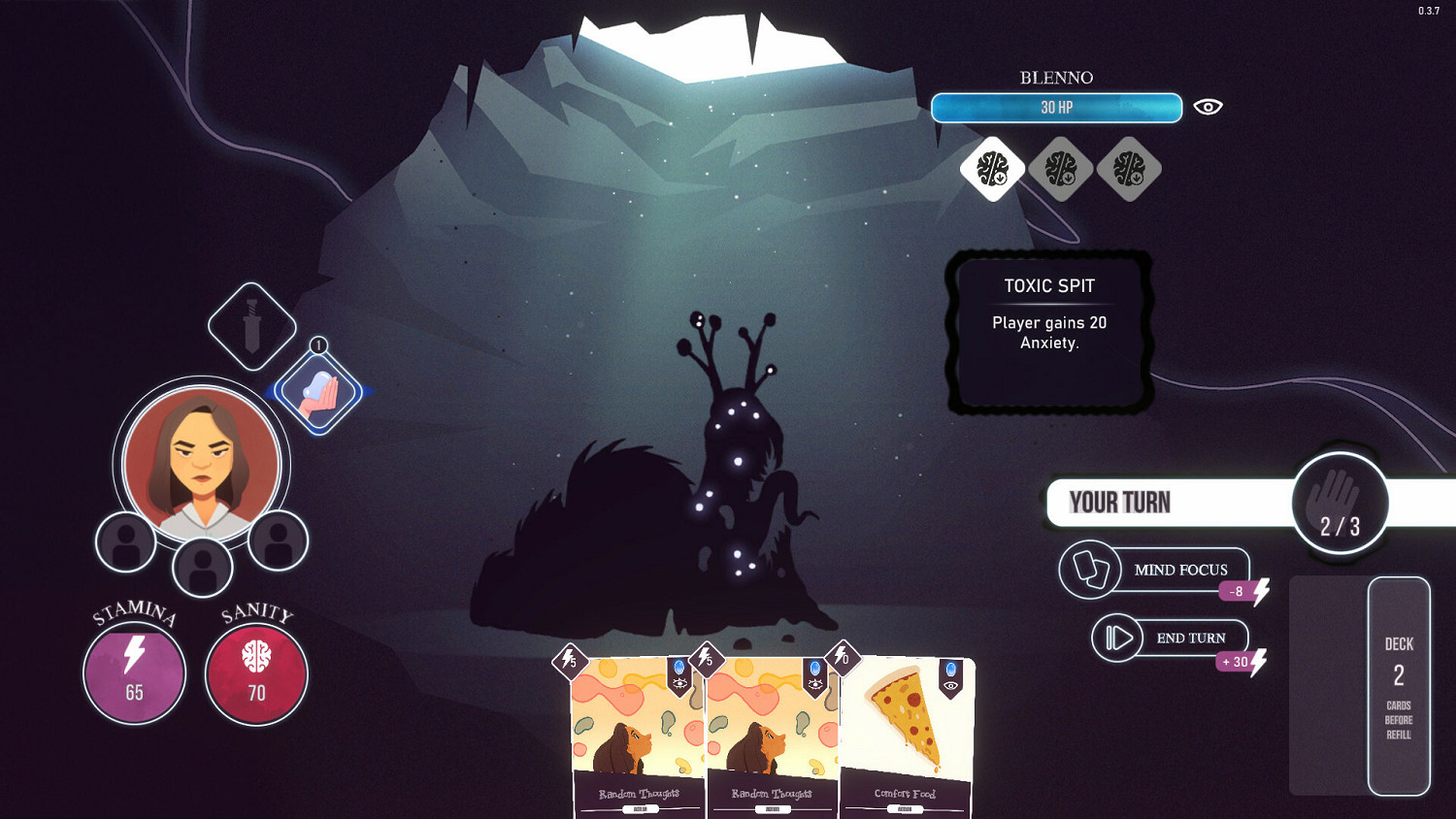The height and width of the screenshot is (819, 1456).
Task: Use the Mind Focus action
Action: [x=1155, y=570]
